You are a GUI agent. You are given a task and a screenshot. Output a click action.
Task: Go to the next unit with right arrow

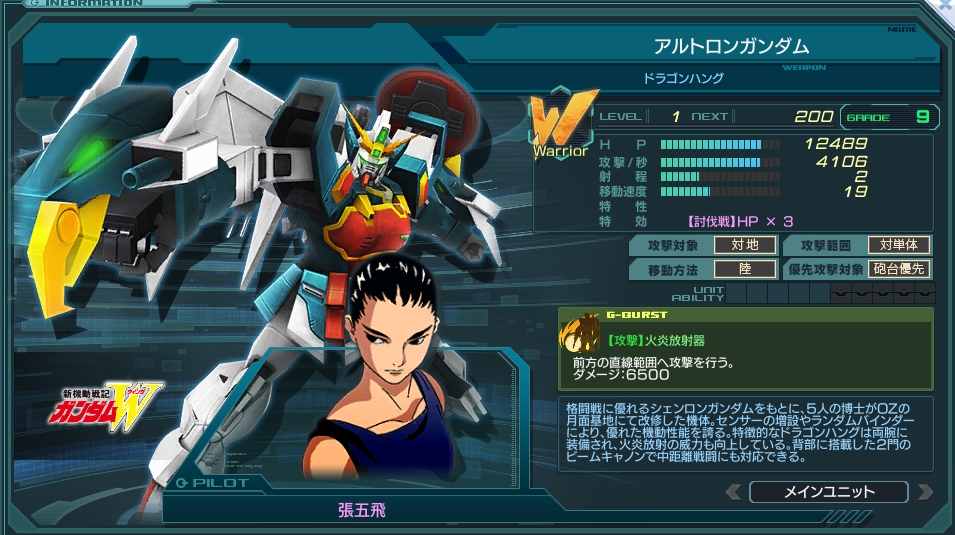tap(924, 492)
